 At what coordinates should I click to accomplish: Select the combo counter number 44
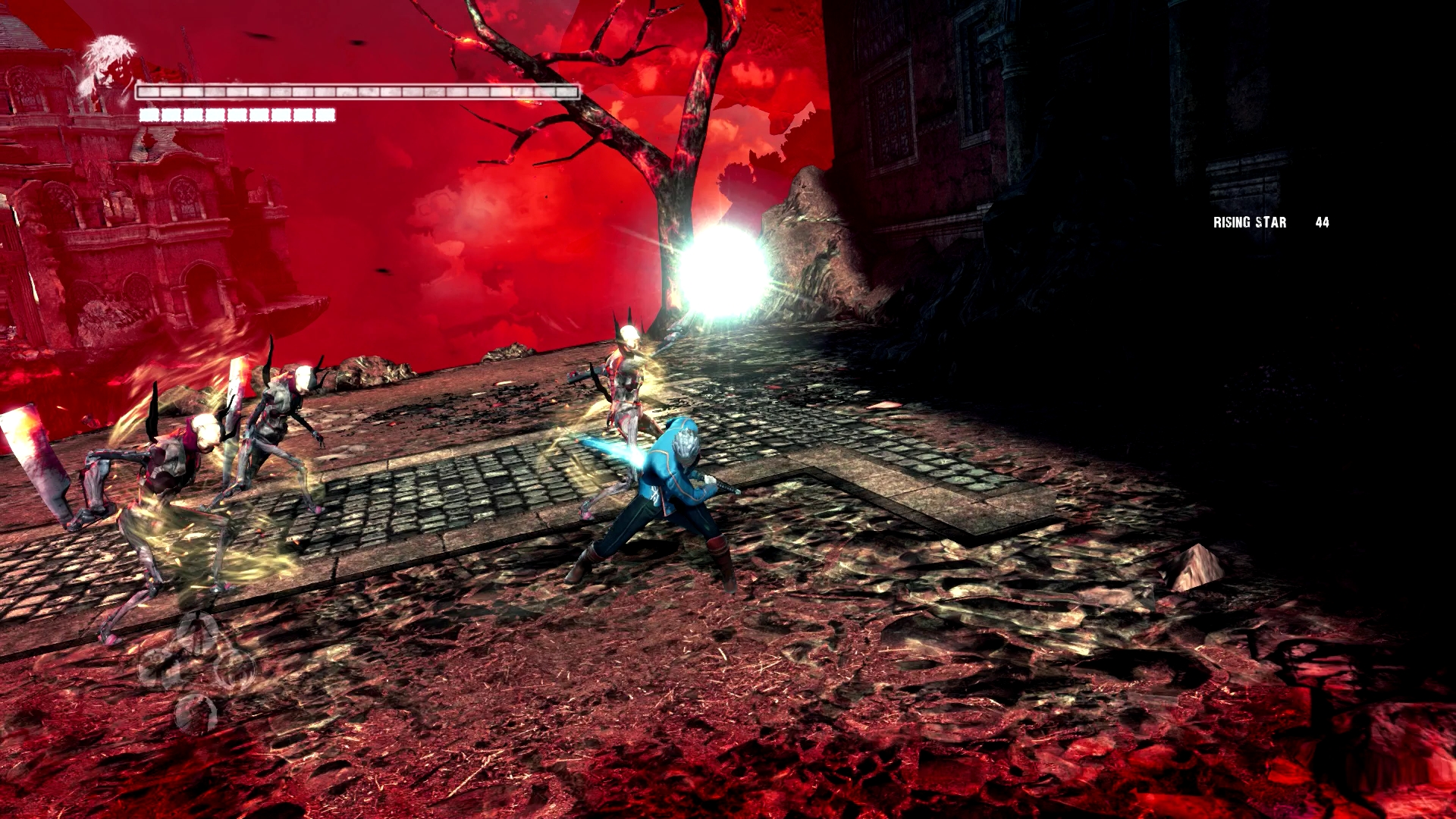(1322, 222)
